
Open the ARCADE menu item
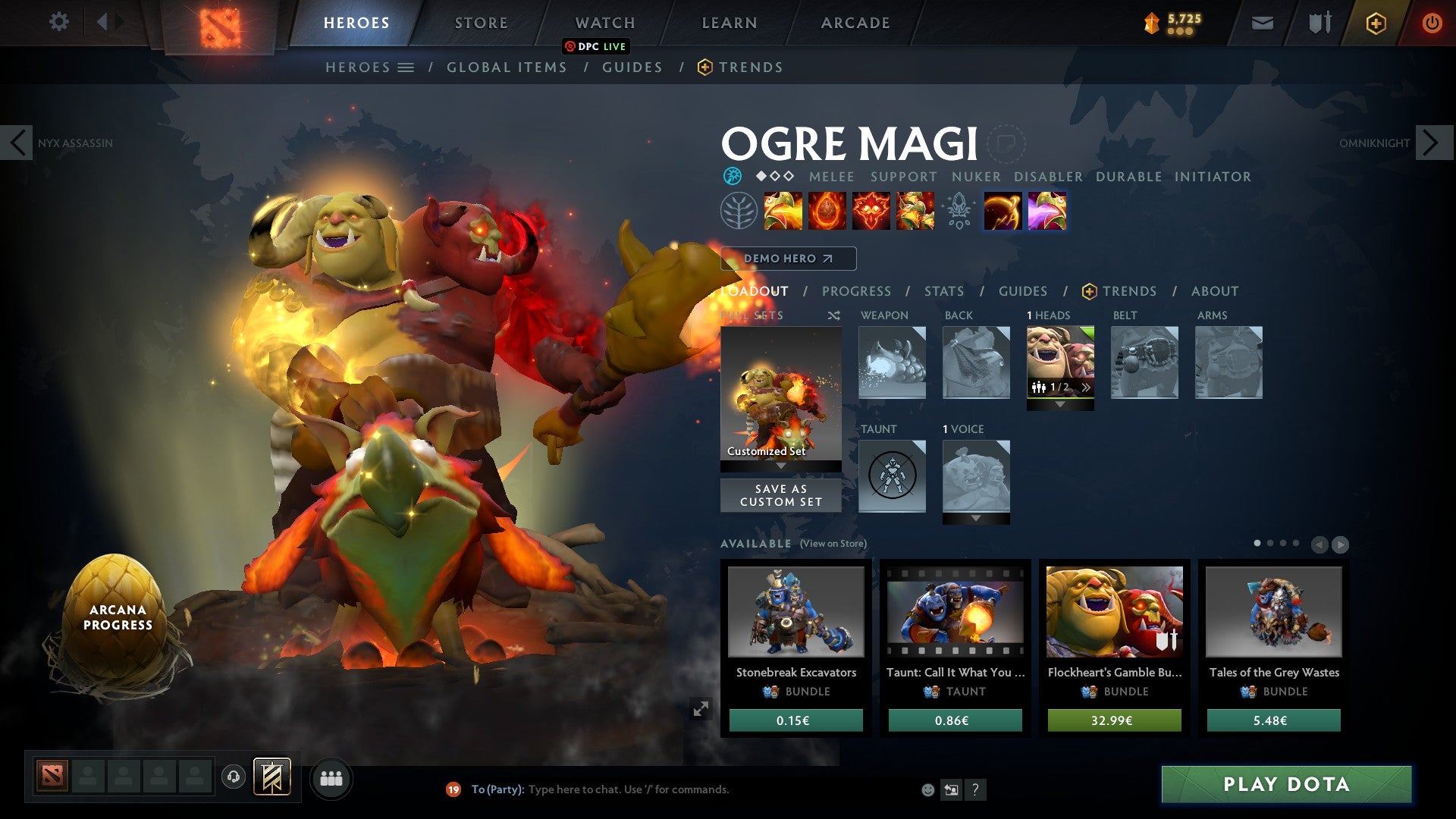tap(855, 22)
